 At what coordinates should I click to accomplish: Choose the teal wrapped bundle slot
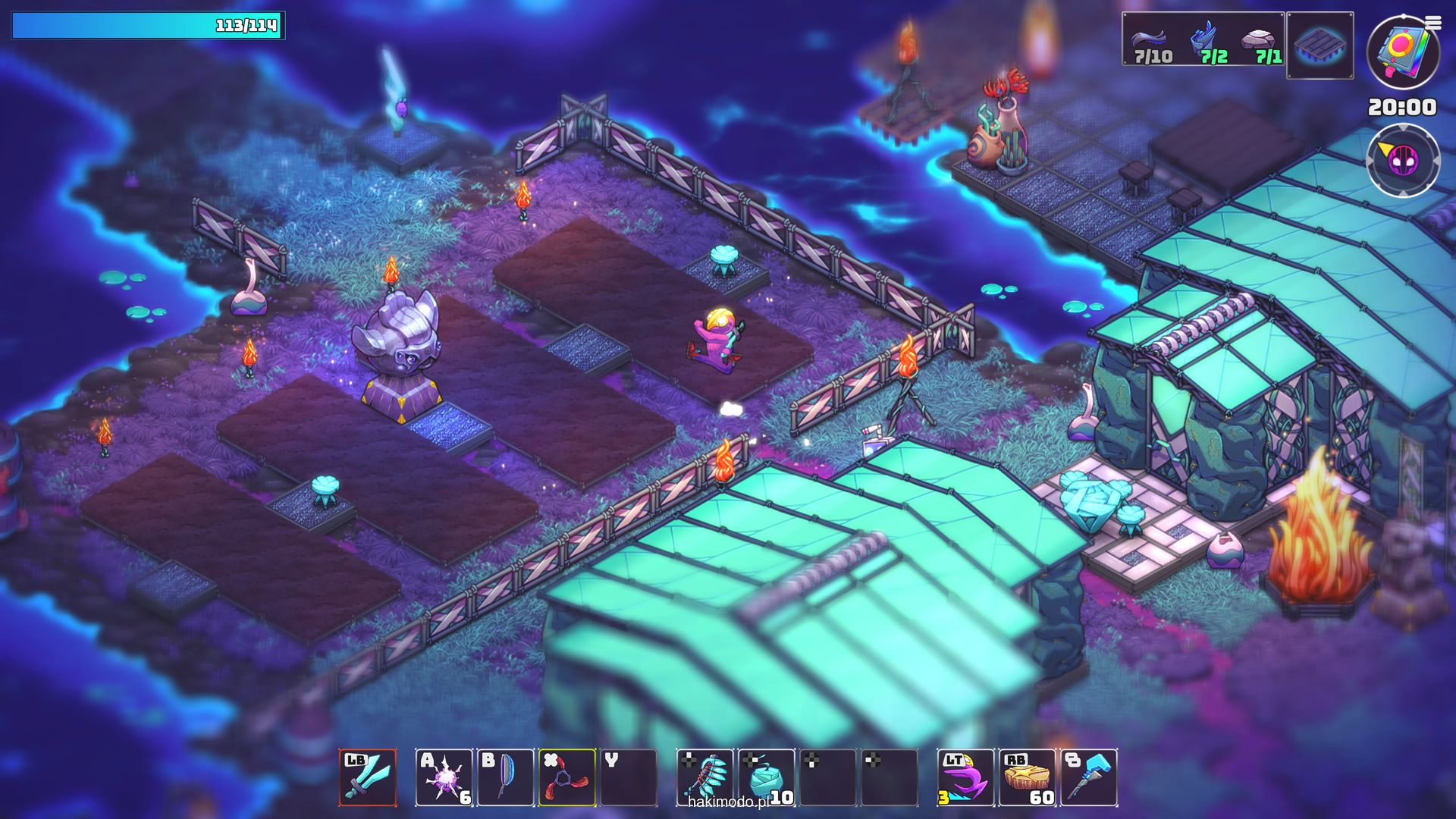pyautogui.click(x=767, y=777)
